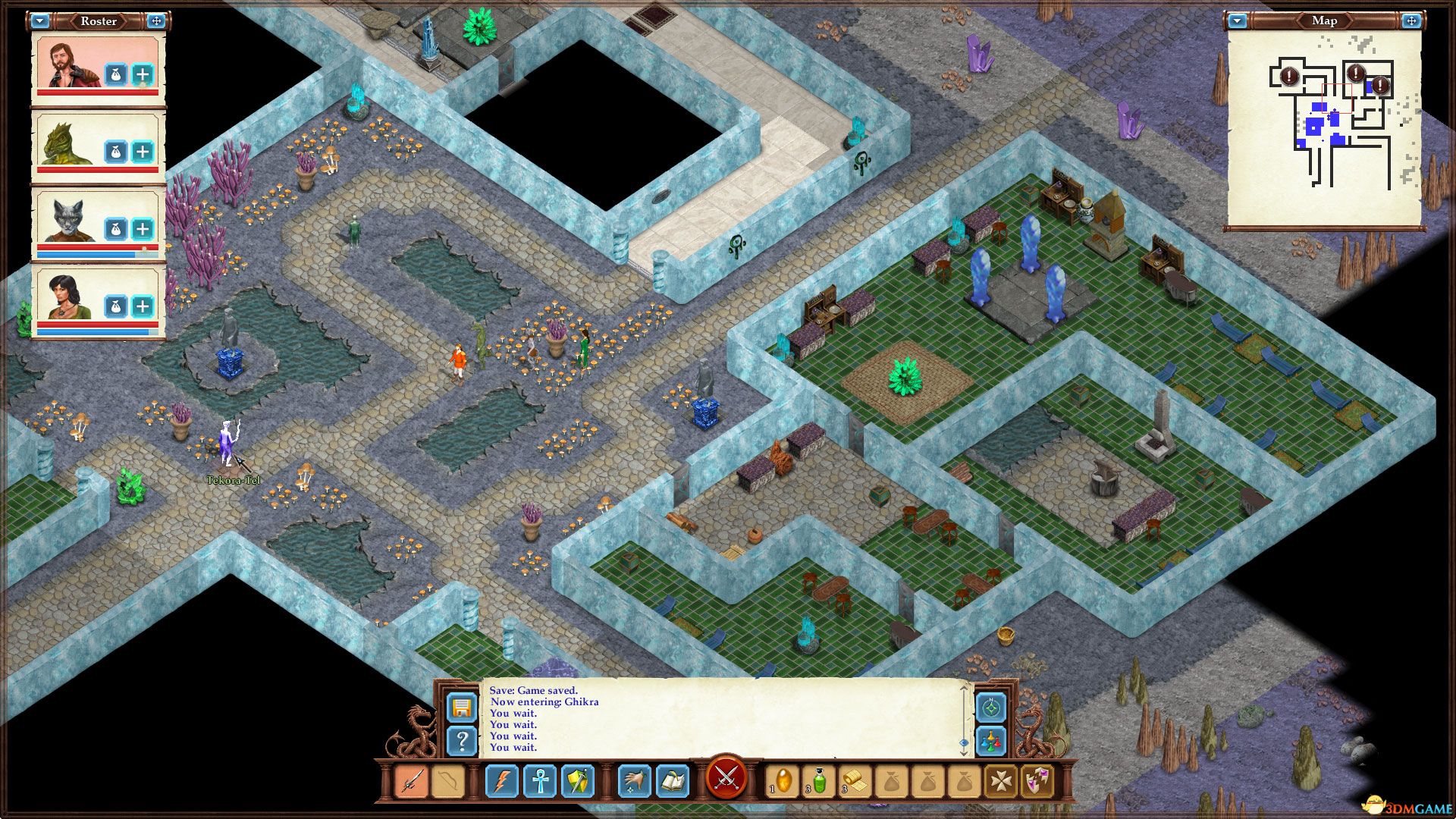Collapse the Roster panel with its arrow

39,21
